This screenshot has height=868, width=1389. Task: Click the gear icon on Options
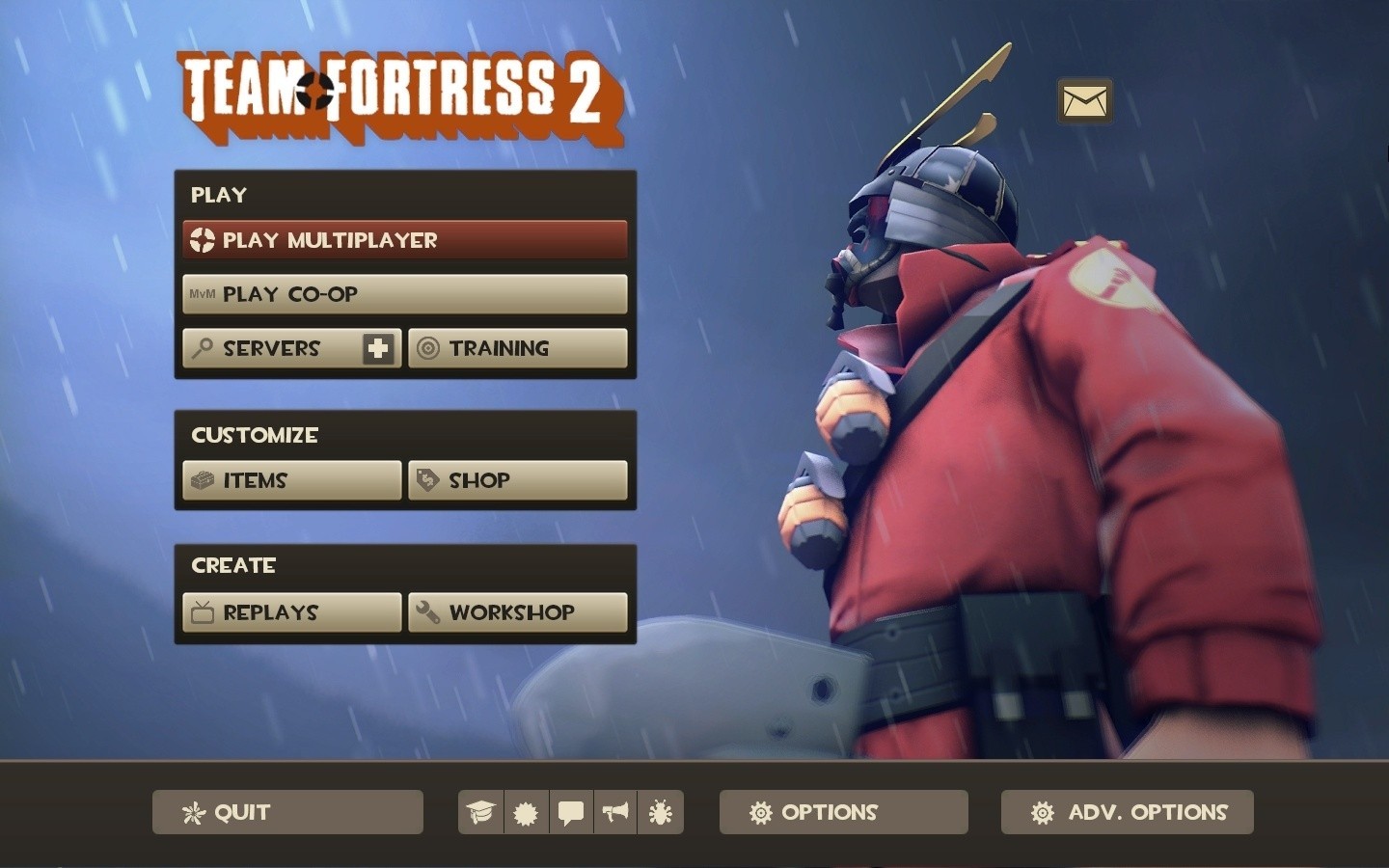761,812
